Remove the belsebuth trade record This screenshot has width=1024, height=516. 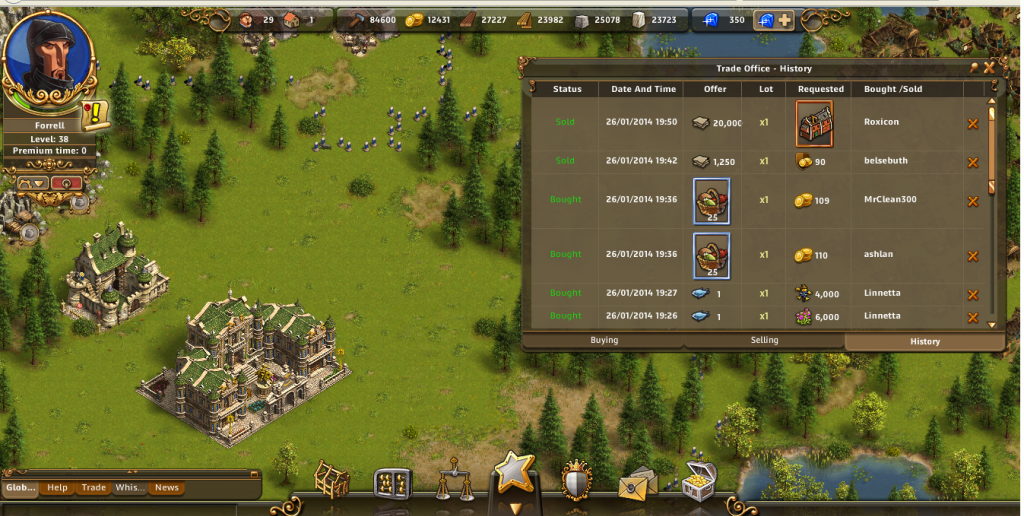click(973, 162)
